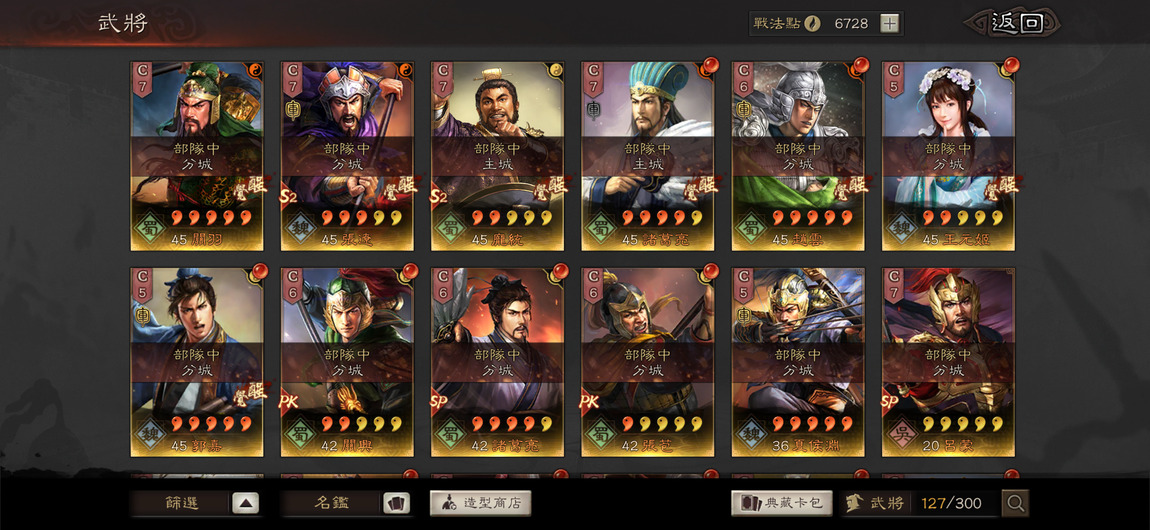Viewport: 1150px width, 530px height.
Task: Pick the 趙雲 general card
Action: coord(798,155)
